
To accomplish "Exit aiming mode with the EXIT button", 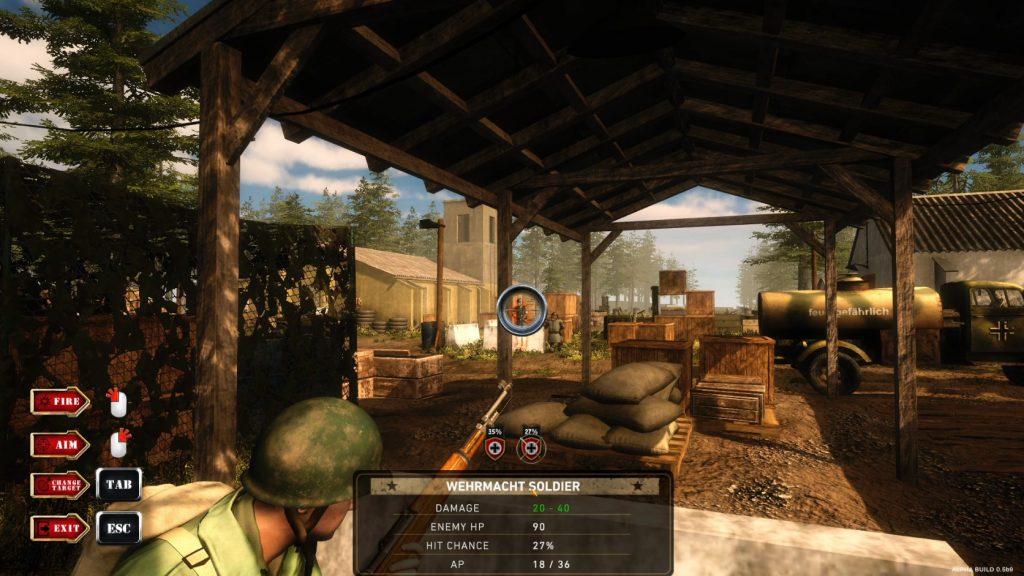I will pyautogui.click(x=59, y=527).
